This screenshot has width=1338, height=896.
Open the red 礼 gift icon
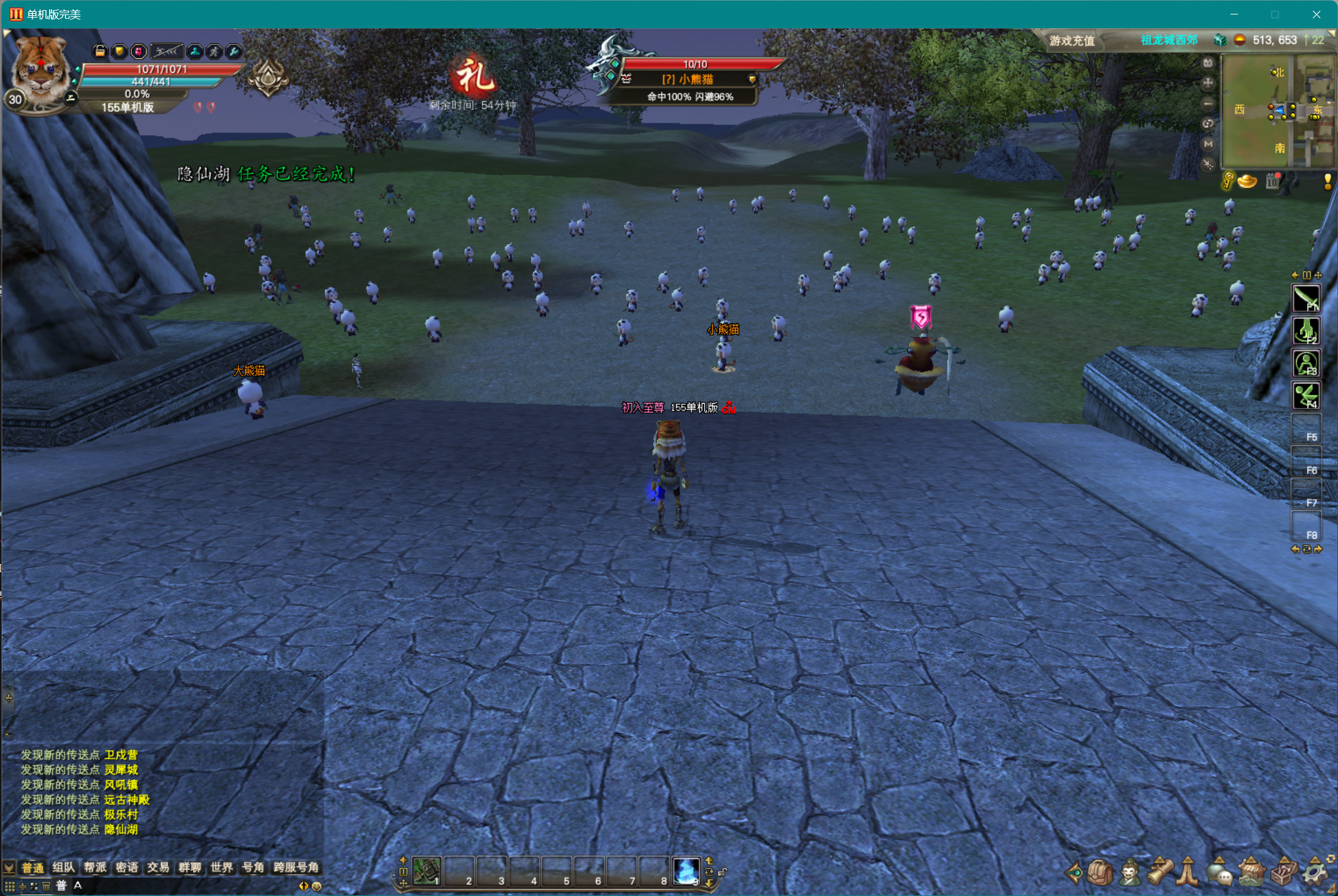click(x=473, y=78)
